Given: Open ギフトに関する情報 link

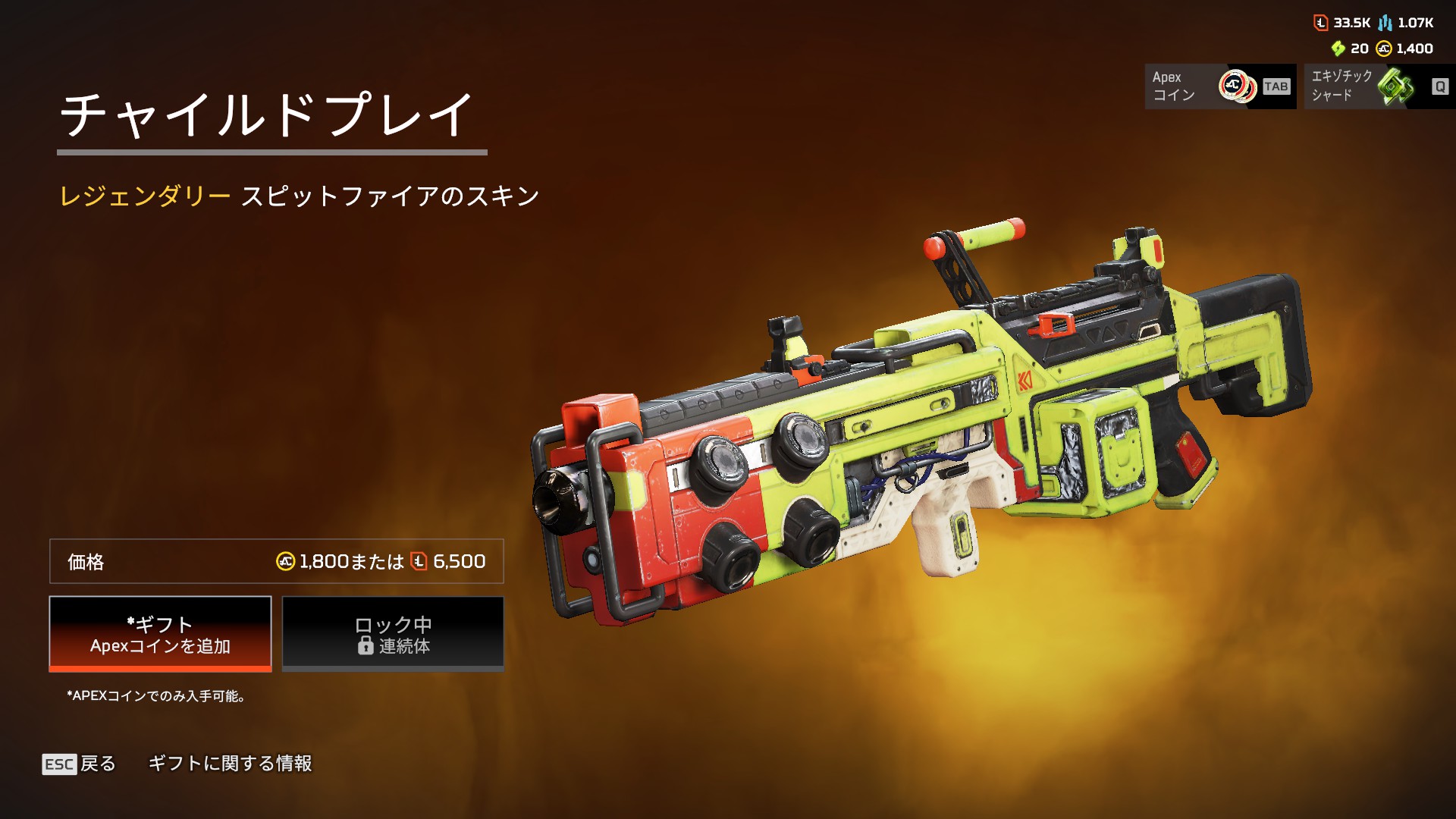Looking at the screenshot, I should [230, 764].
